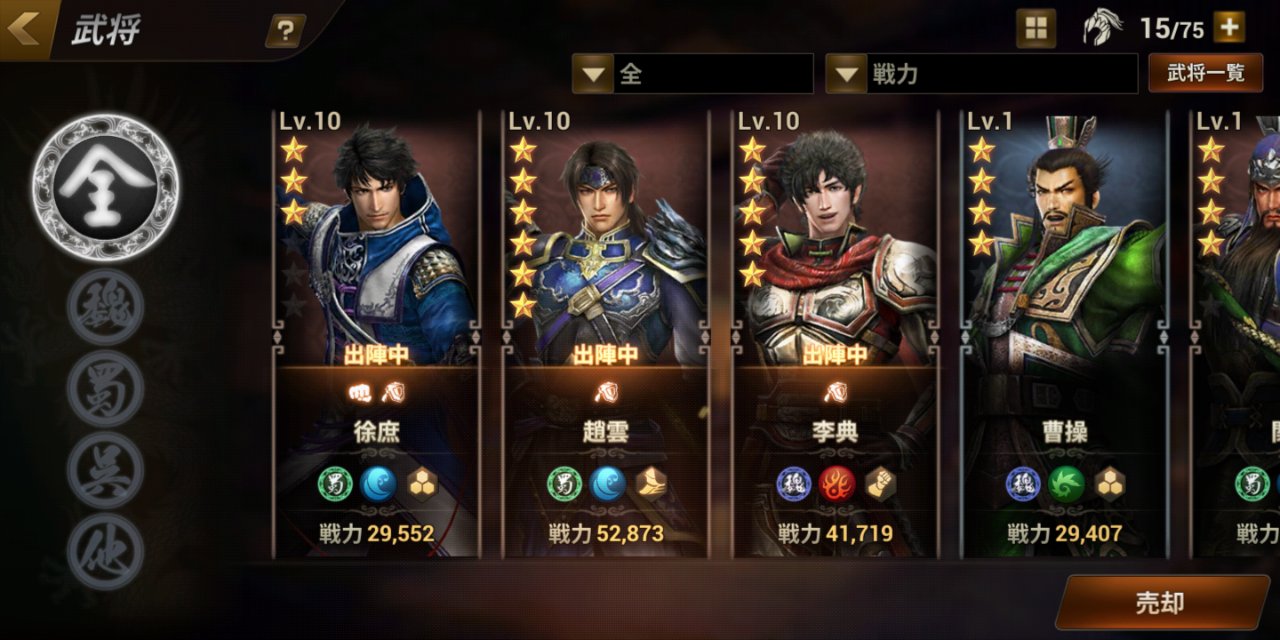Open the 全 filter dropdown
Image resolution: width=1280 pixels, height=640 pixels.
692,74
